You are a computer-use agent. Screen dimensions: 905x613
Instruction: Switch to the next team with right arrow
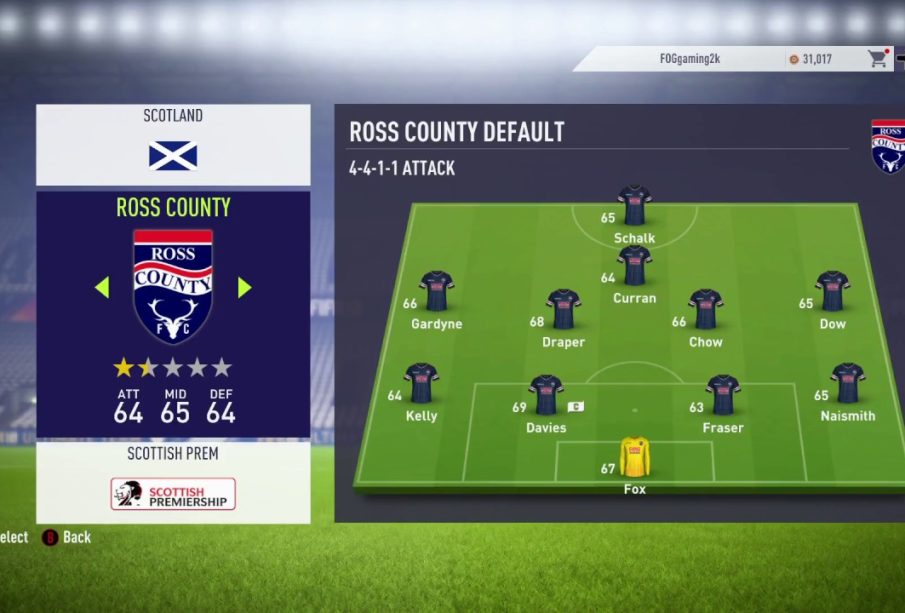pyautogui.click(x=245, y=288)
